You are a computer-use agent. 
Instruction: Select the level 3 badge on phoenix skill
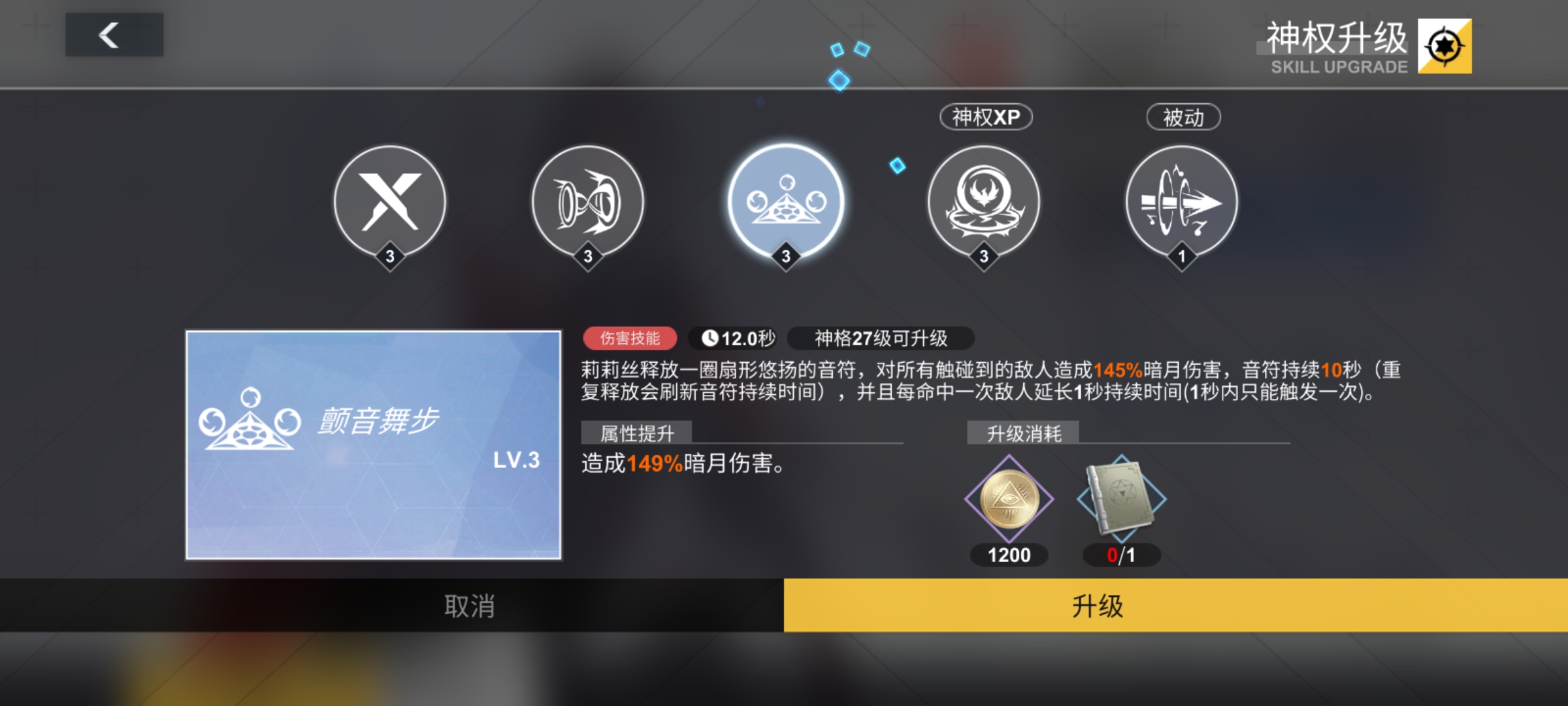[x=983, y=258]
